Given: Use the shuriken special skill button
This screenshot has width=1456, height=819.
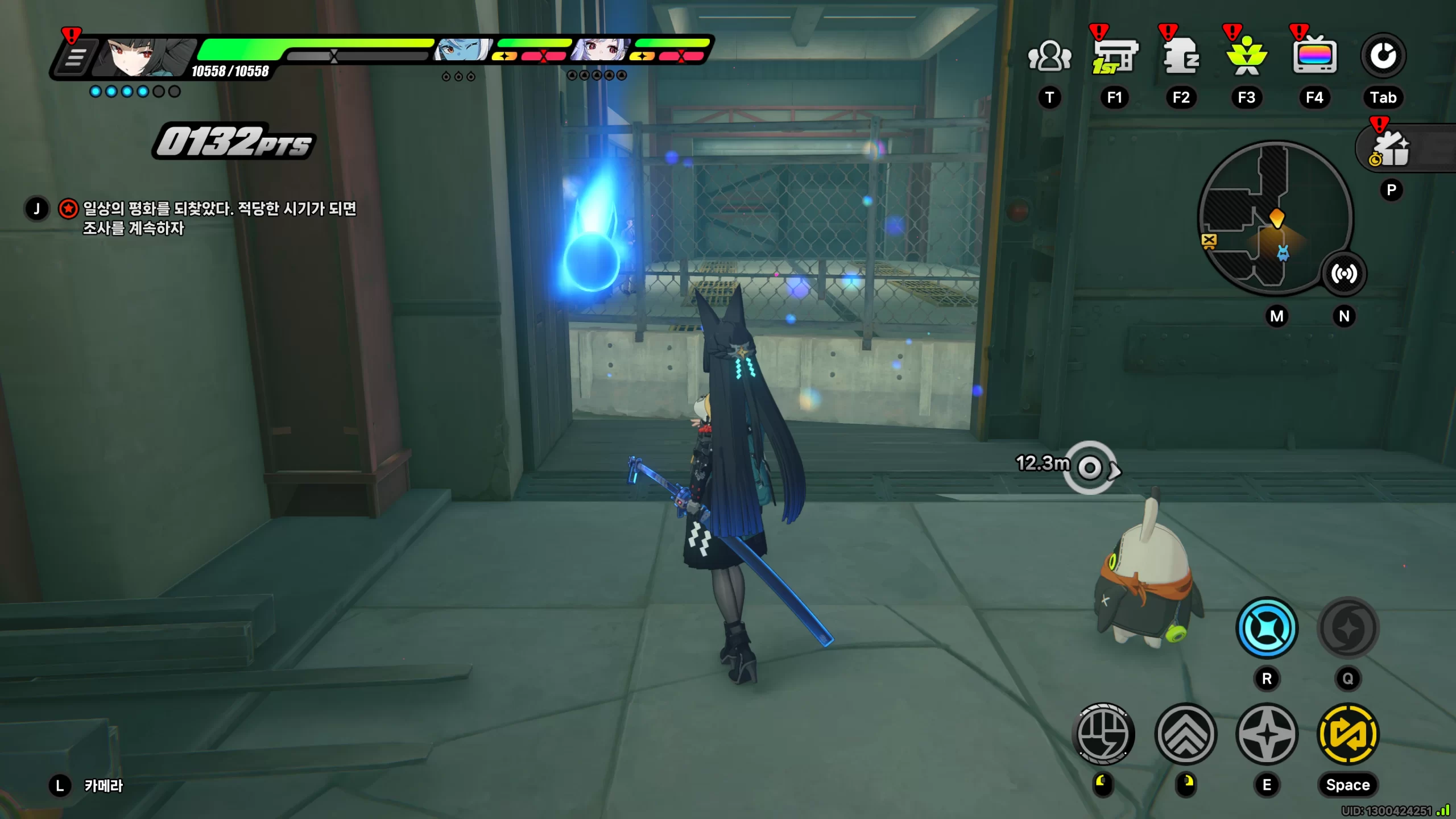Looking at the screenshot, I should 1267,734.
